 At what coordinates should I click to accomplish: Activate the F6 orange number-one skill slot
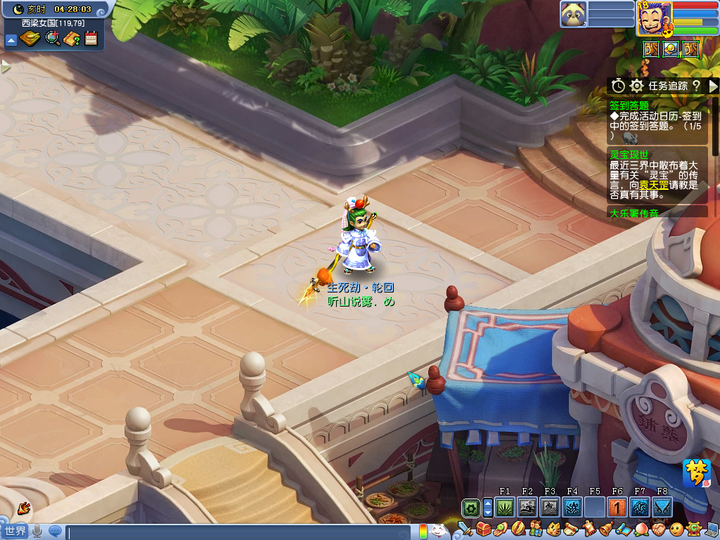(x=617, y=507)
